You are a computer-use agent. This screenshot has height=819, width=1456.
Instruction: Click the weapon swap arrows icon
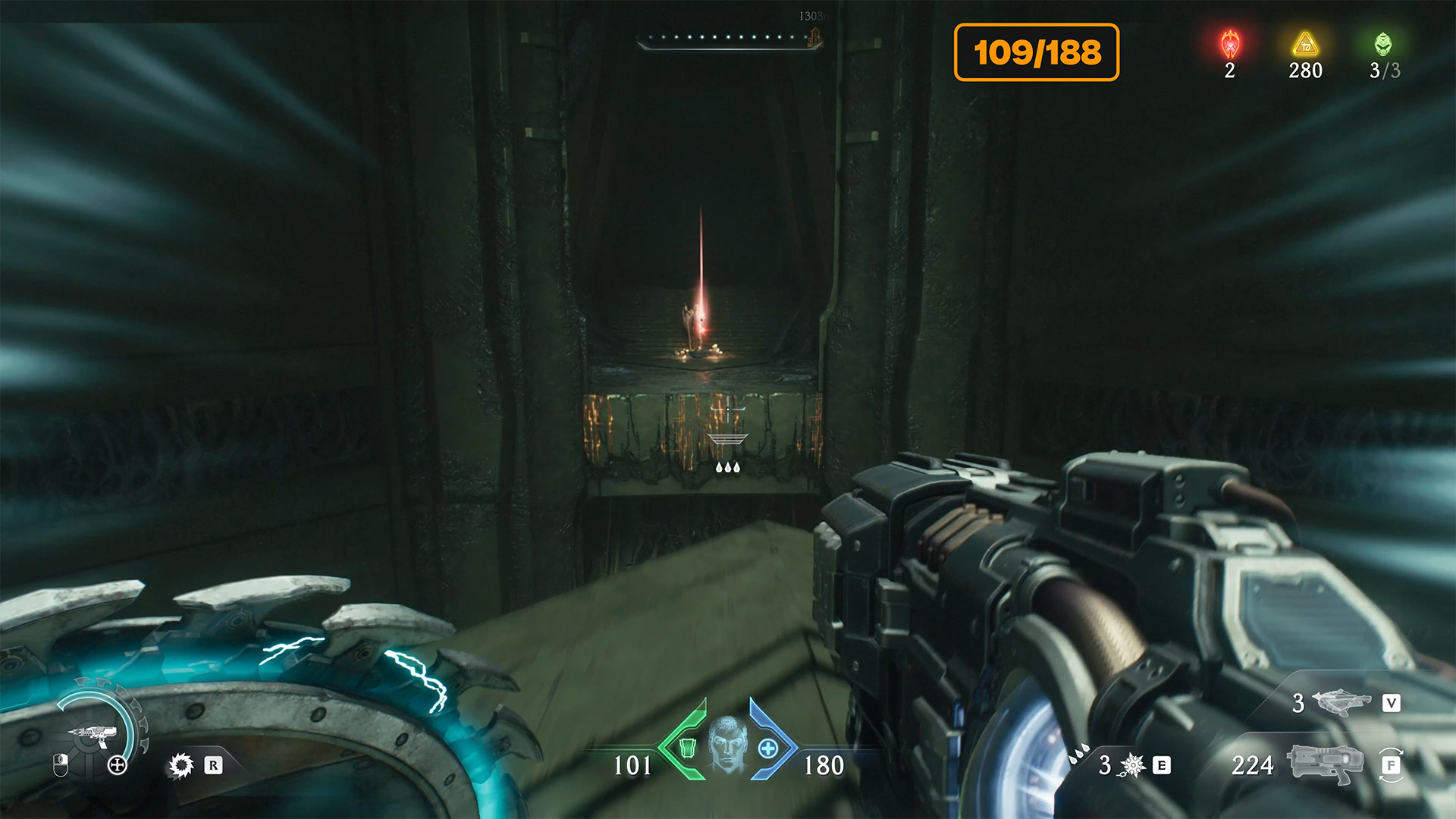1392,765
